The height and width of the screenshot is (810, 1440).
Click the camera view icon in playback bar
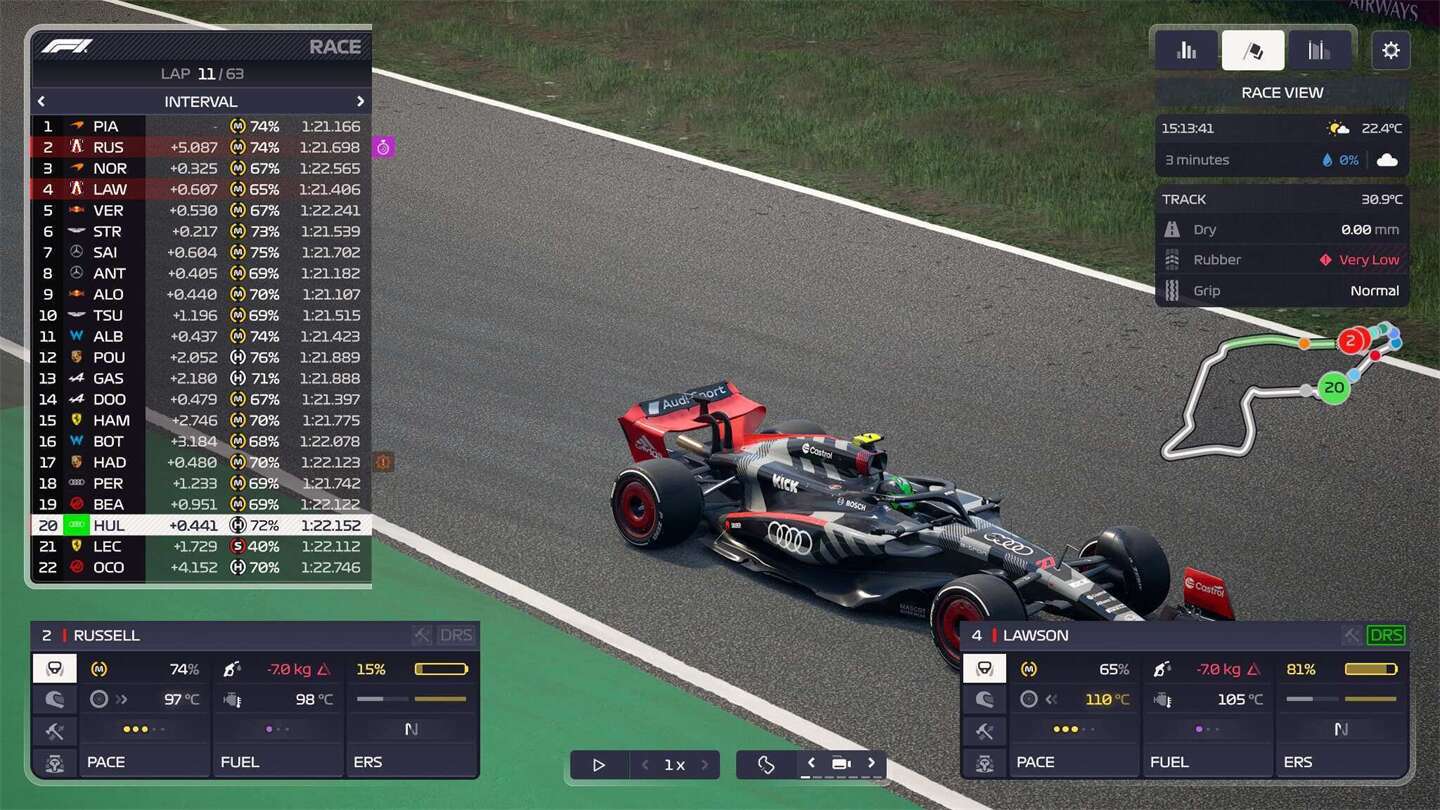coord(841,763)
